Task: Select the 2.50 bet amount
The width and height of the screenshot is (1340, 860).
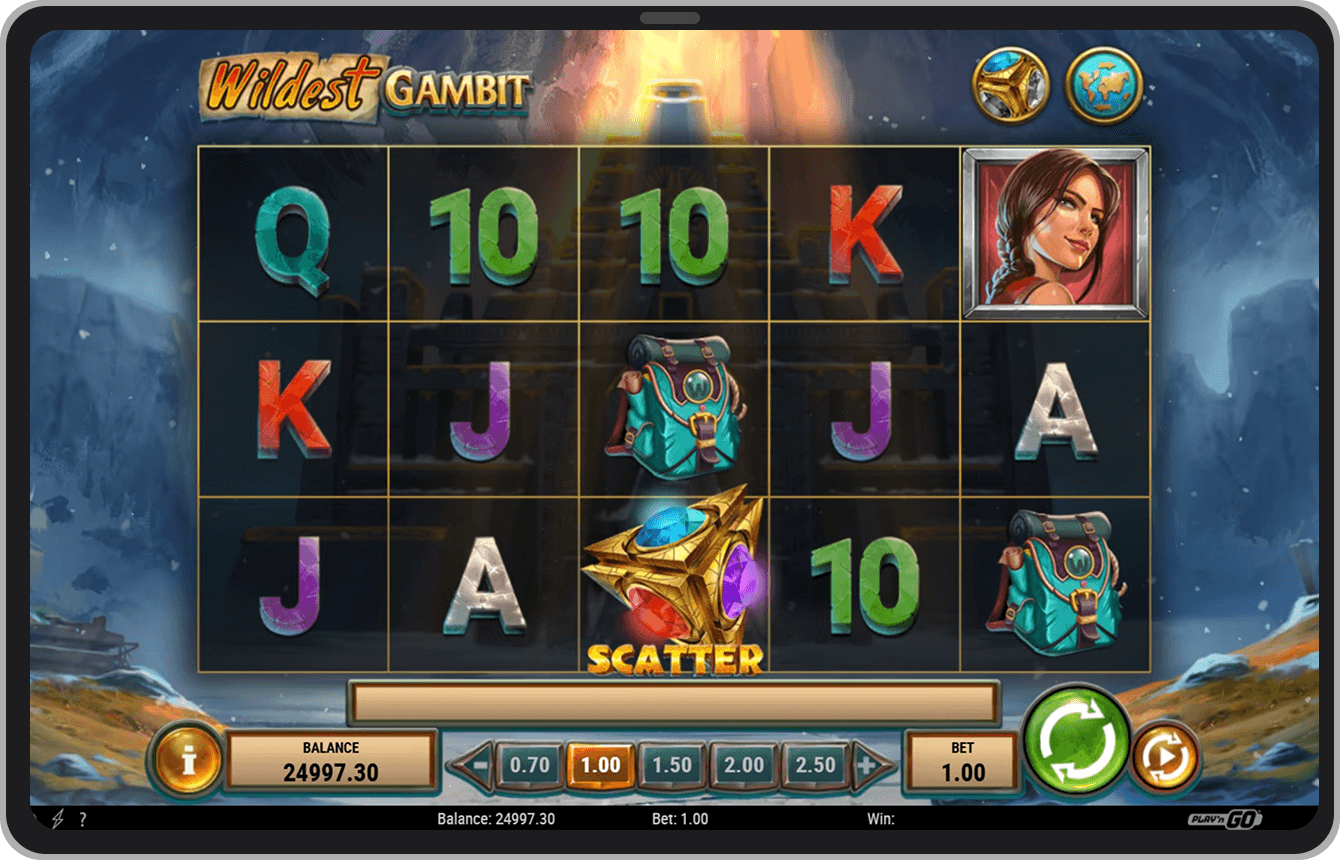Action: click(x=816, y=763)
